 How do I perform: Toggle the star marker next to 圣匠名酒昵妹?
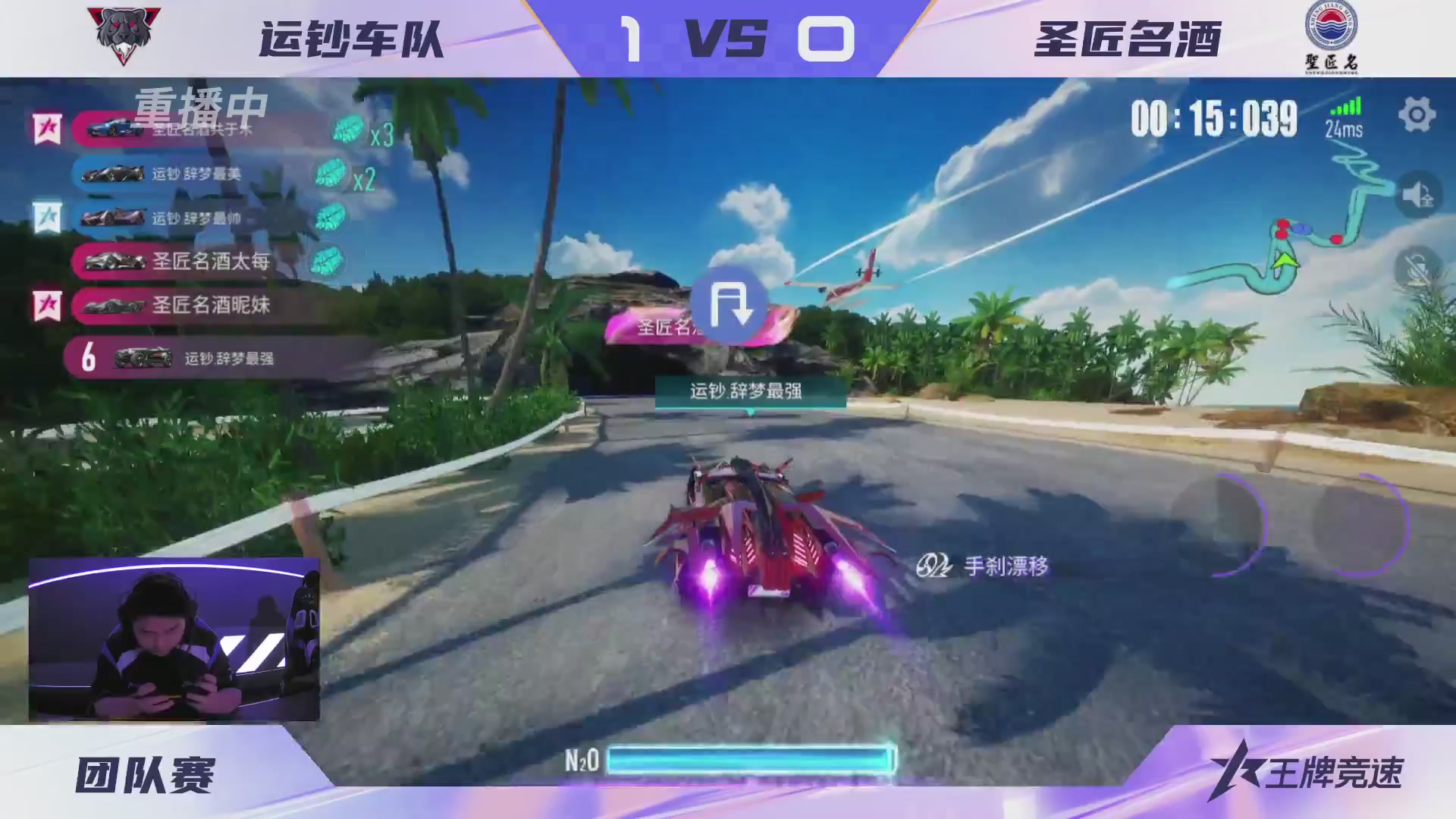[x=45, y=306]
